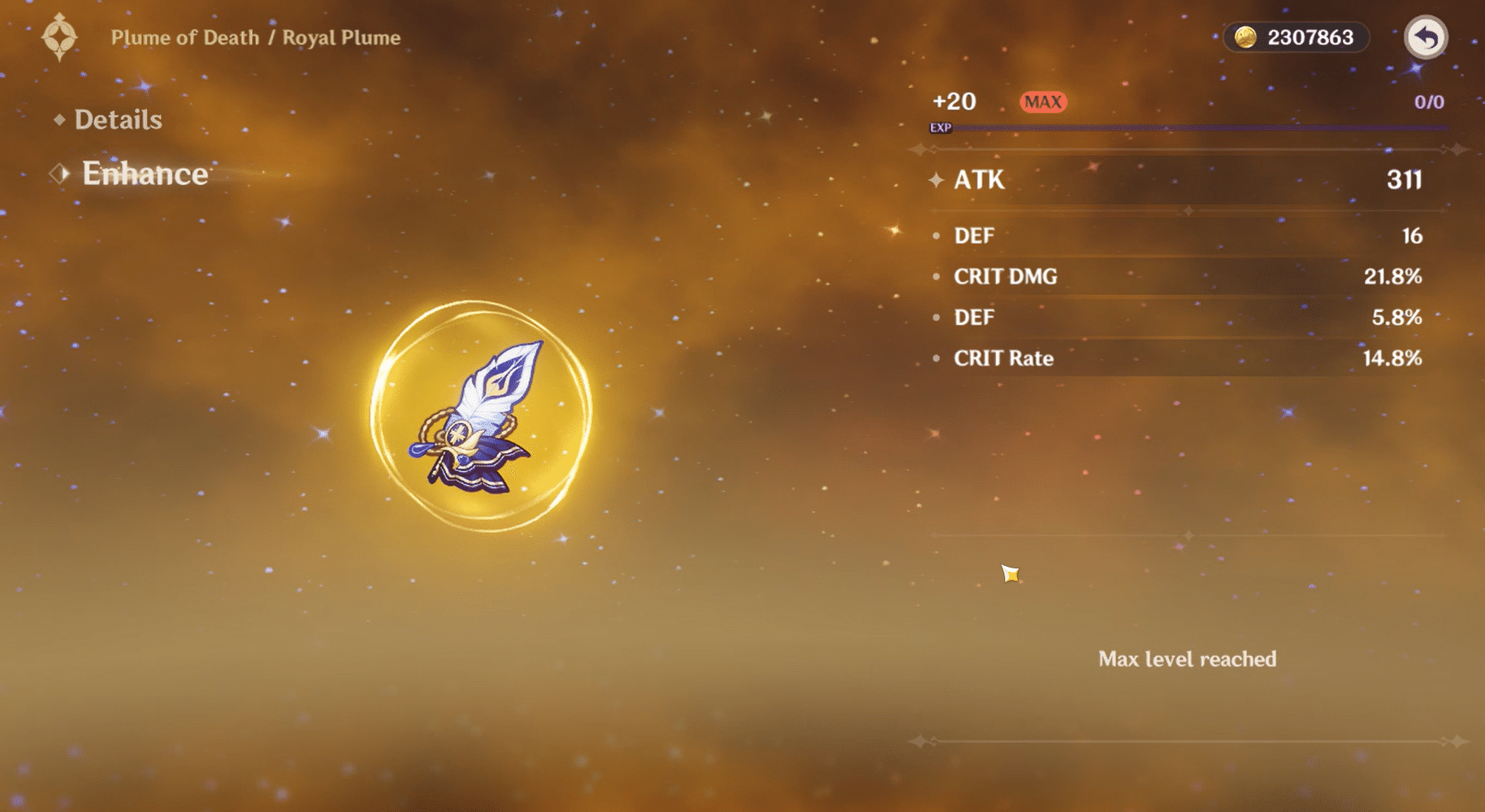Click the red MAX badge
Screen dimensions: 1485x812
pos(1042,101)
